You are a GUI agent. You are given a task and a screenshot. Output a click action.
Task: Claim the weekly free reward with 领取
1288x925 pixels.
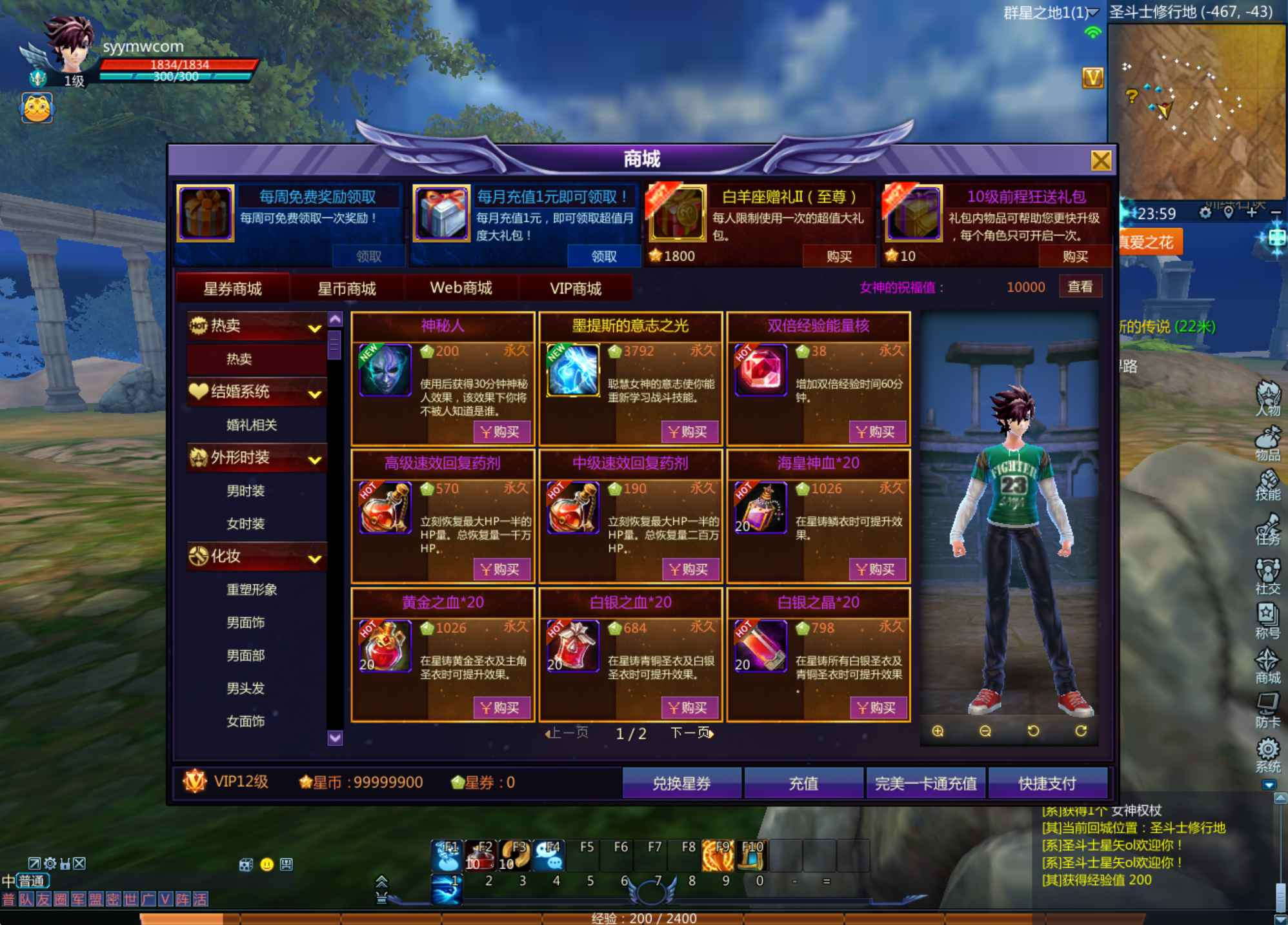click(368, 256)
